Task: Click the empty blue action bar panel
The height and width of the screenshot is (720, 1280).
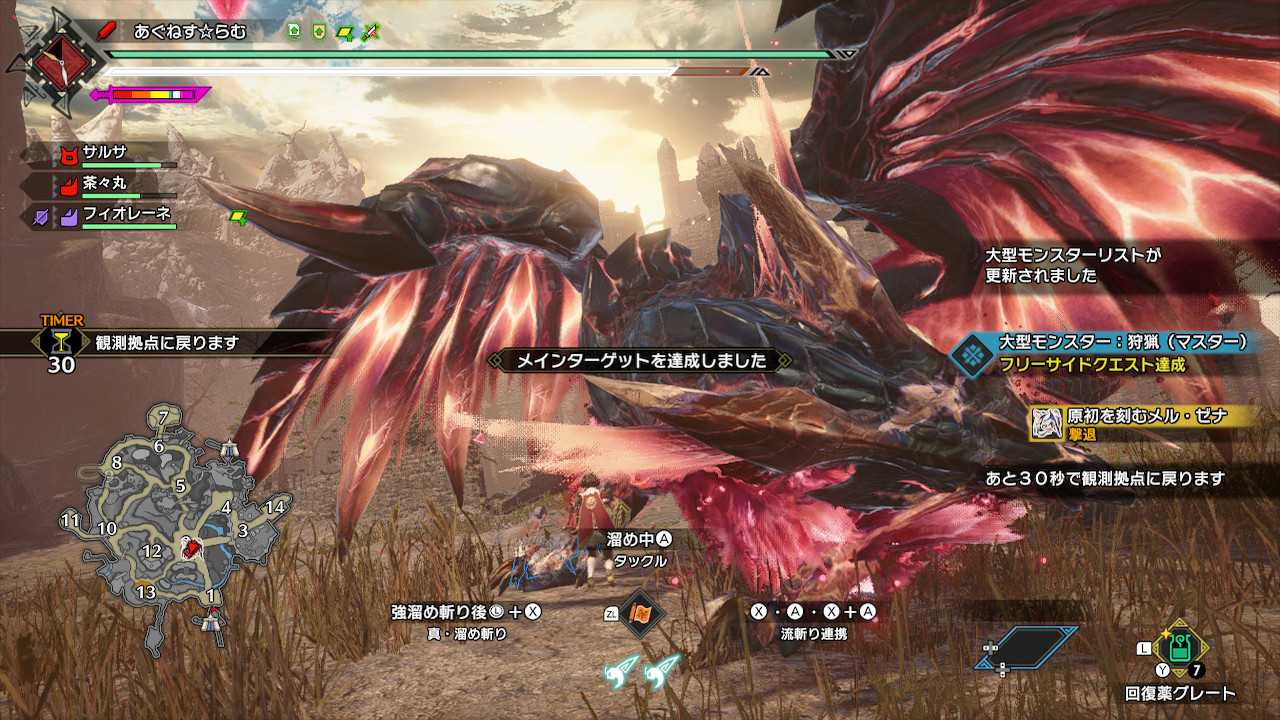Action: 1028,647
